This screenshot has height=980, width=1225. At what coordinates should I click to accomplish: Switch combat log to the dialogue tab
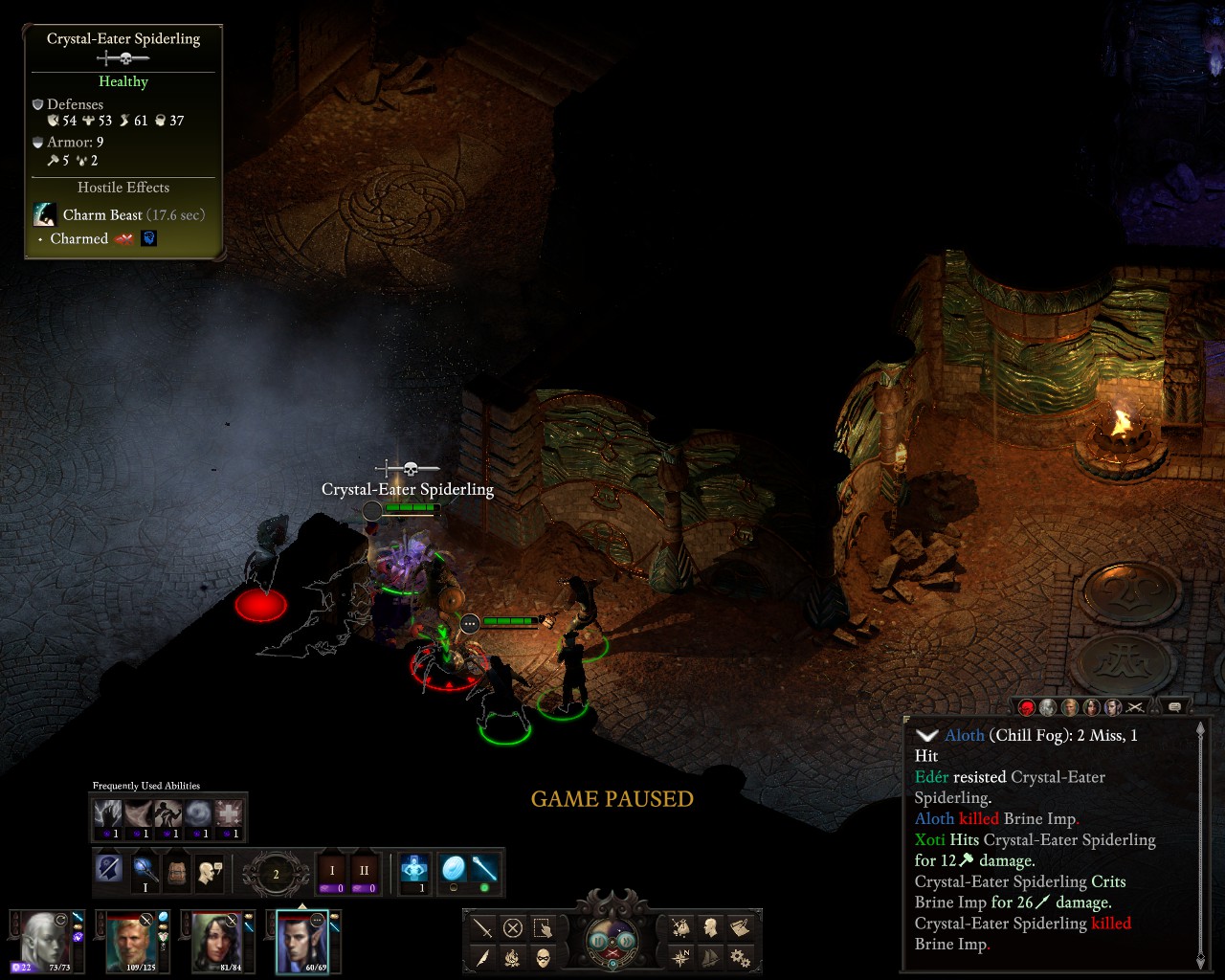[1174, 707]
